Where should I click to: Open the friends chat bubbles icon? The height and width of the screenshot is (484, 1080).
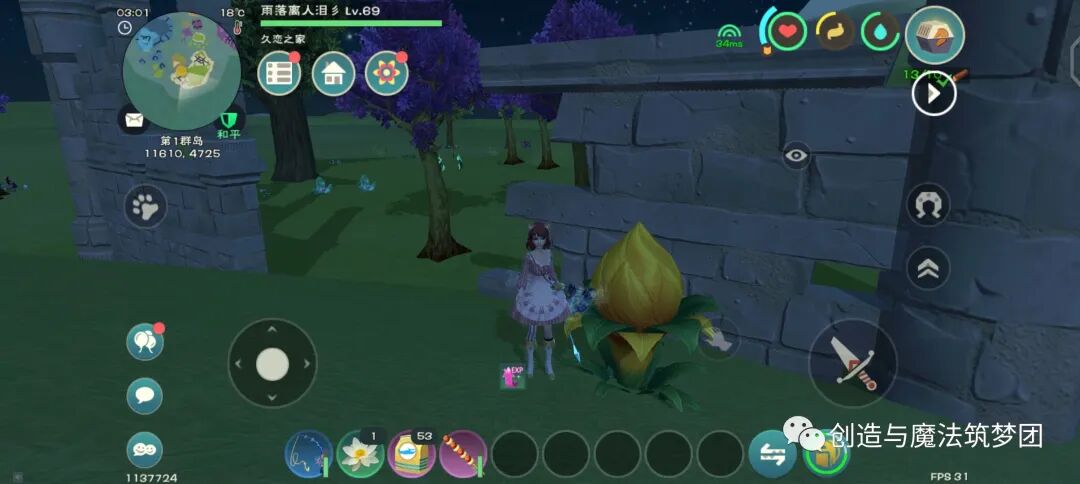[145, 342]
